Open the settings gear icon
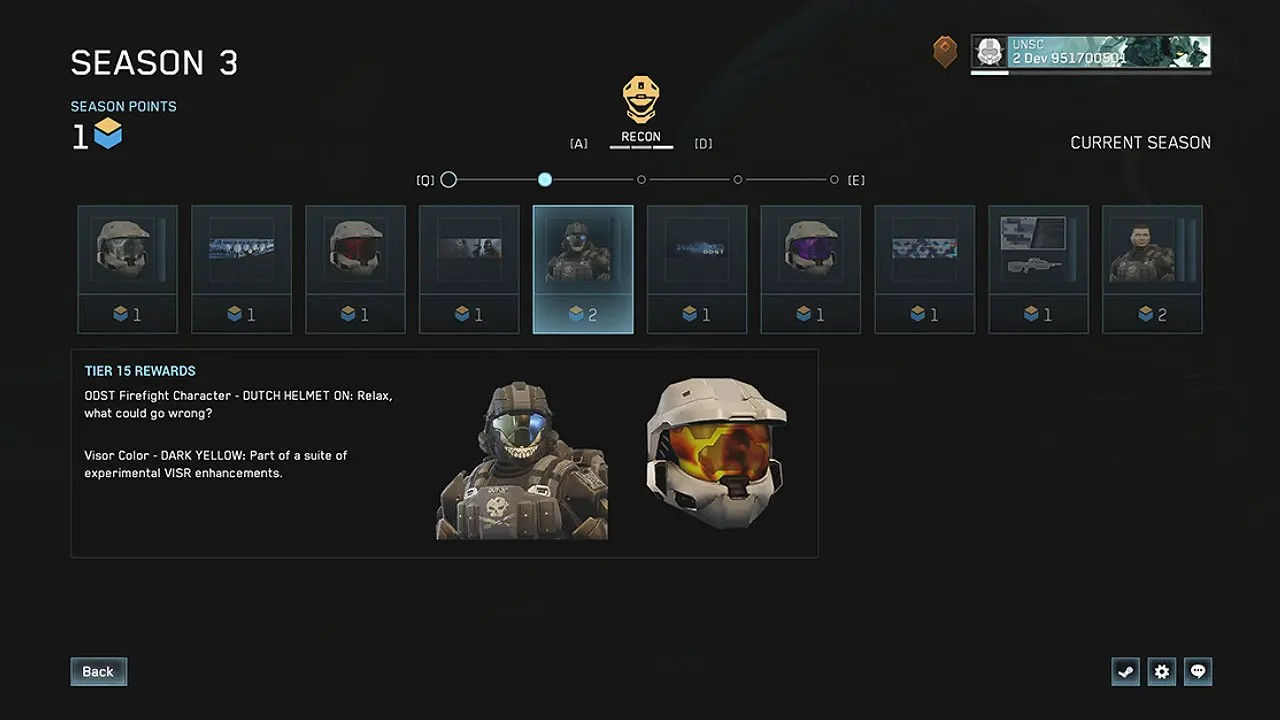 [x=1161, y=671]
